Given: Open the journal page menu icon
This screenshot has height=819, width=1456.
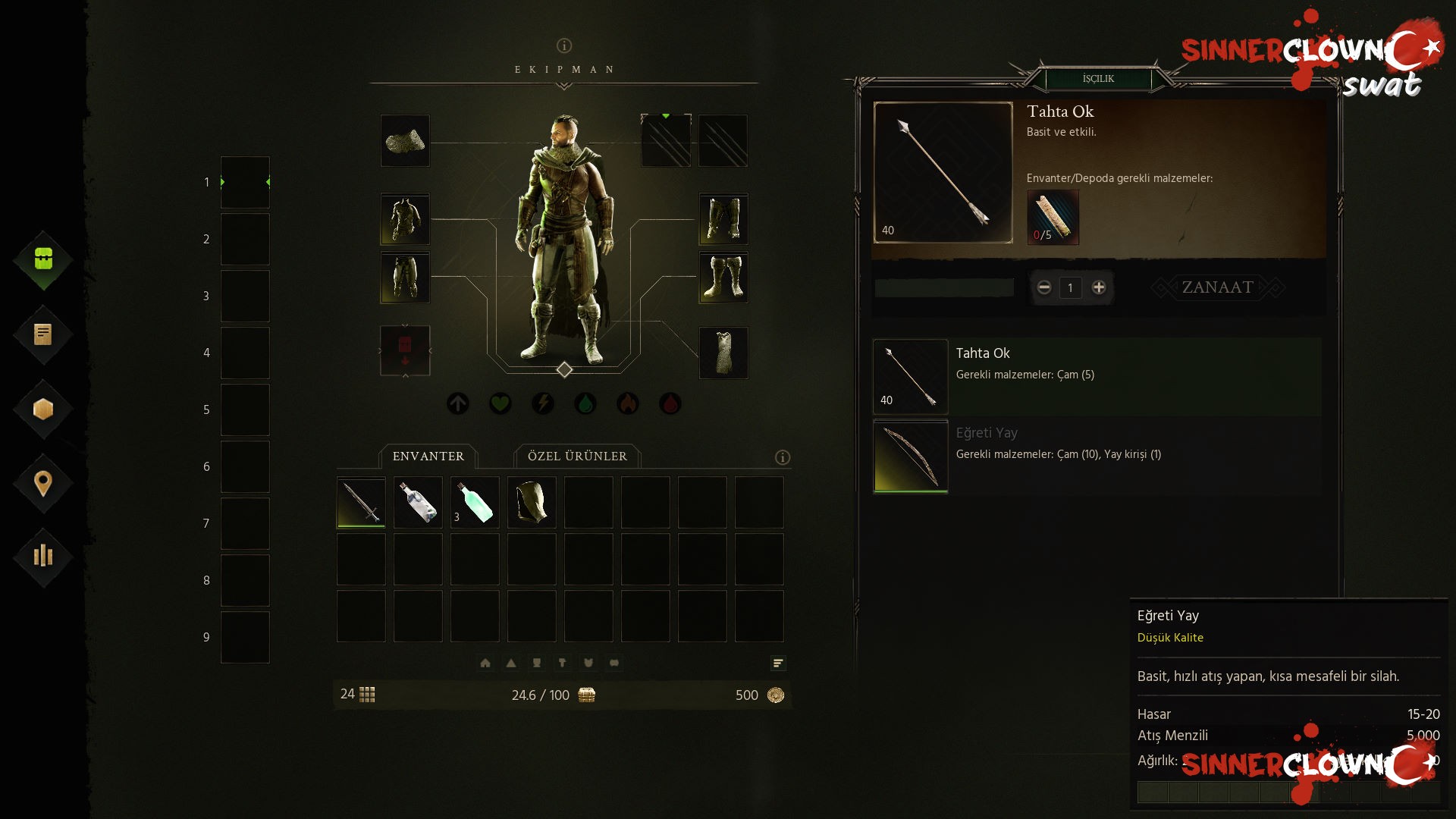Looking at the screenshot, I should (43, 334).
